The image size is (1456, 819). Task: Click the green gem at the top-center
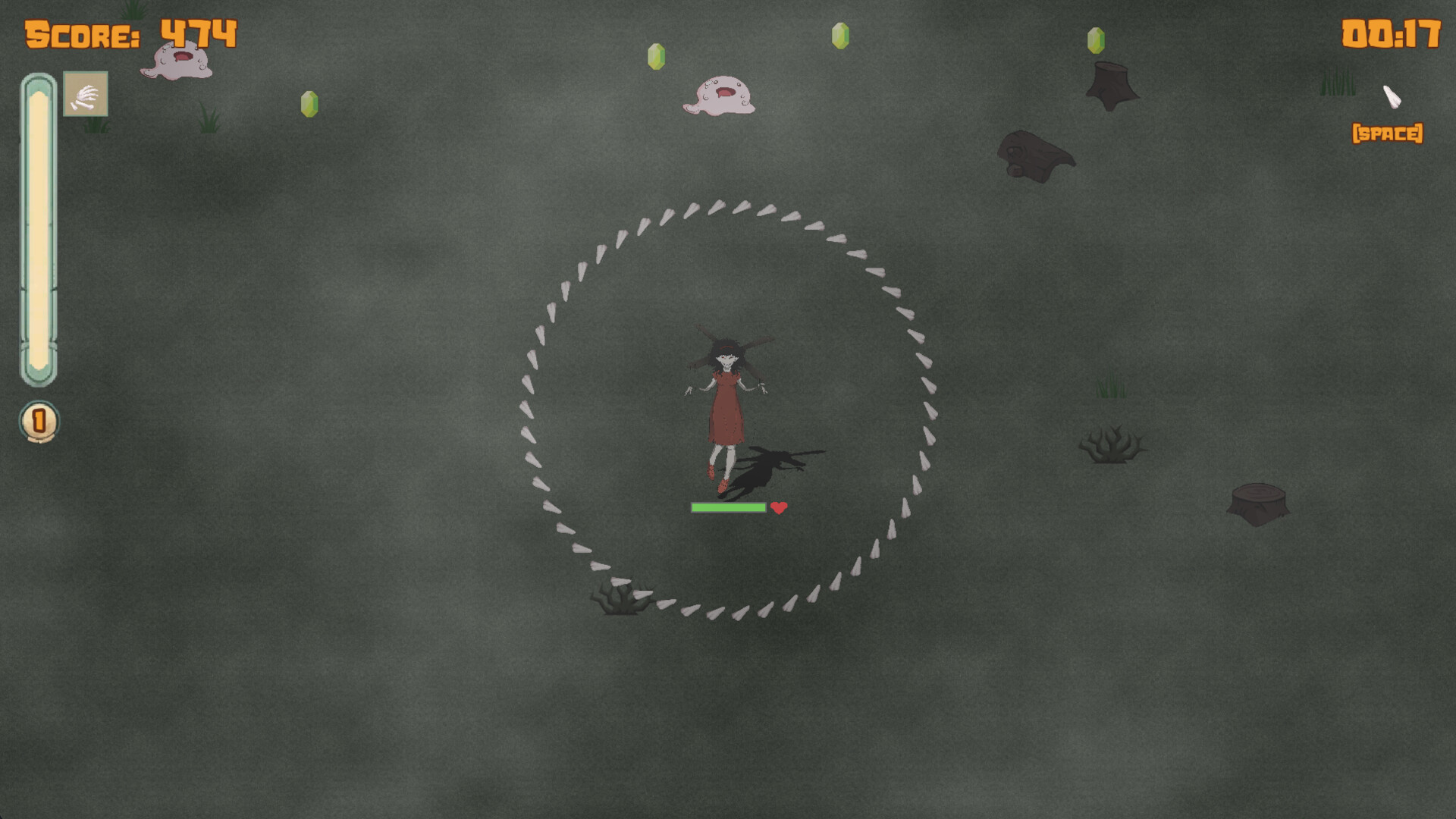pyautogui.click(x=839, y=36)
